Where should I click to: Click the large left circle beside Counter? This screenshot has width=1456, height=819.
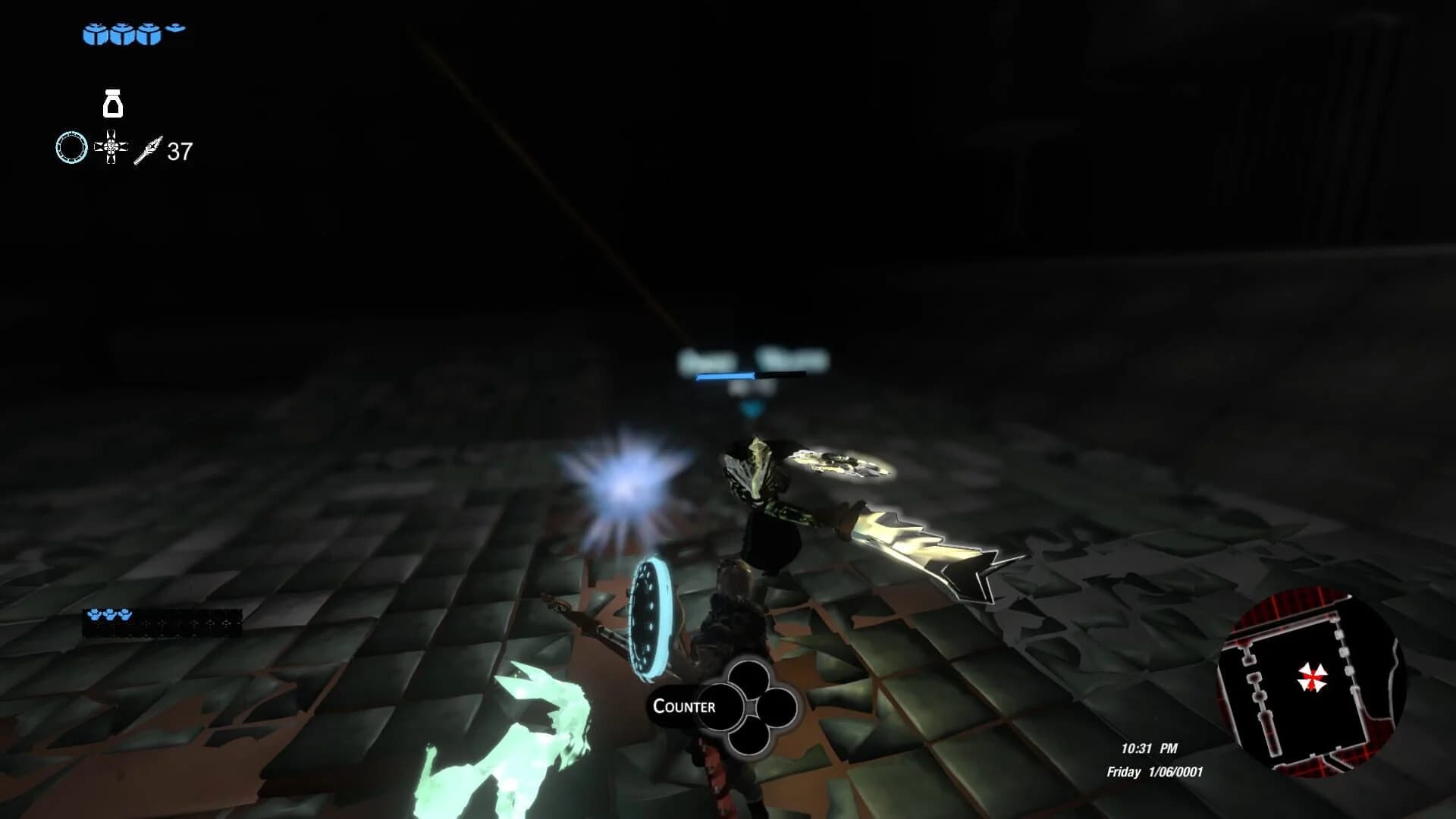click(720, 707)
